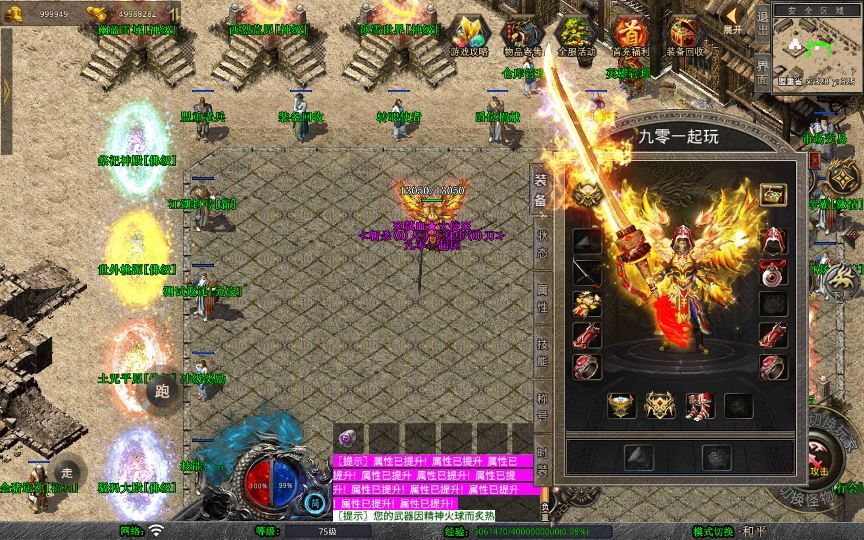Select the purple item in the hotbar
This screenshot has height=540, width=864.
click(348, 438)
